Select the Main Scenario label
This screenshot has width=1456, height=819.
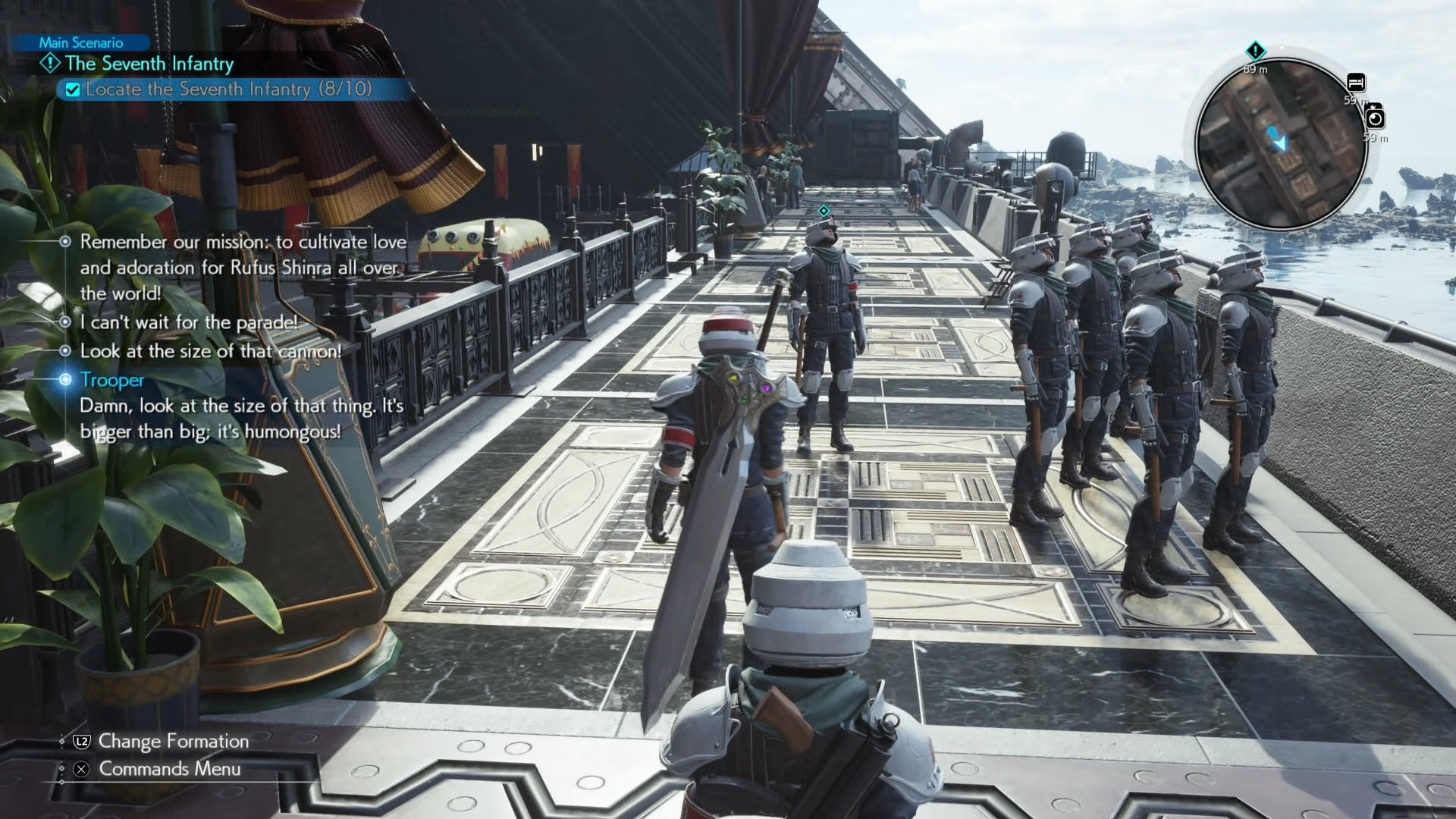pos(80,42)
